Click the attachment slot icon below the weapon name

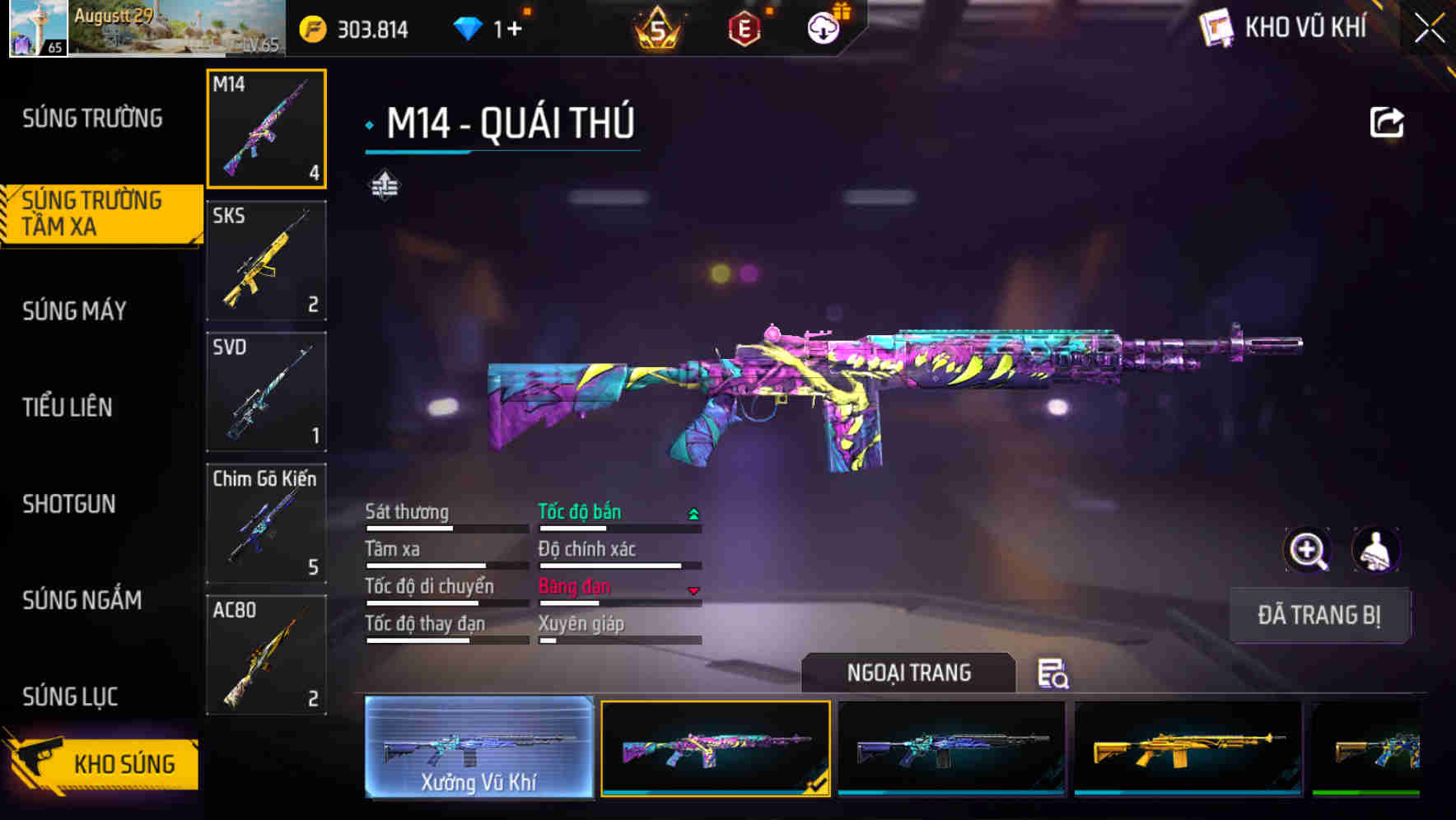click(384, 184)
